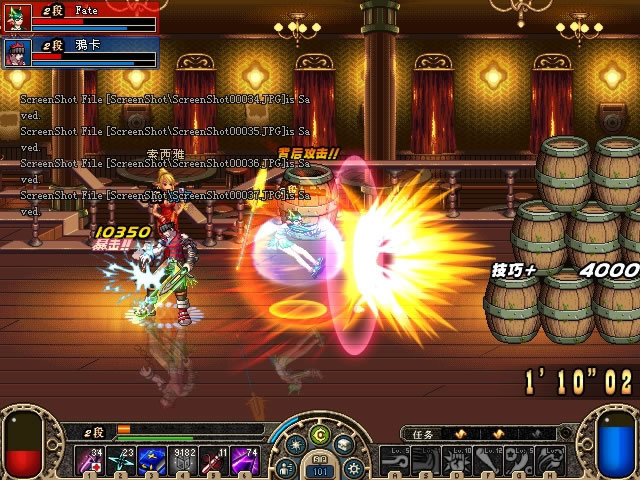Click the green C coin button
Screen dimensions: 640x480
pos(320,435)
